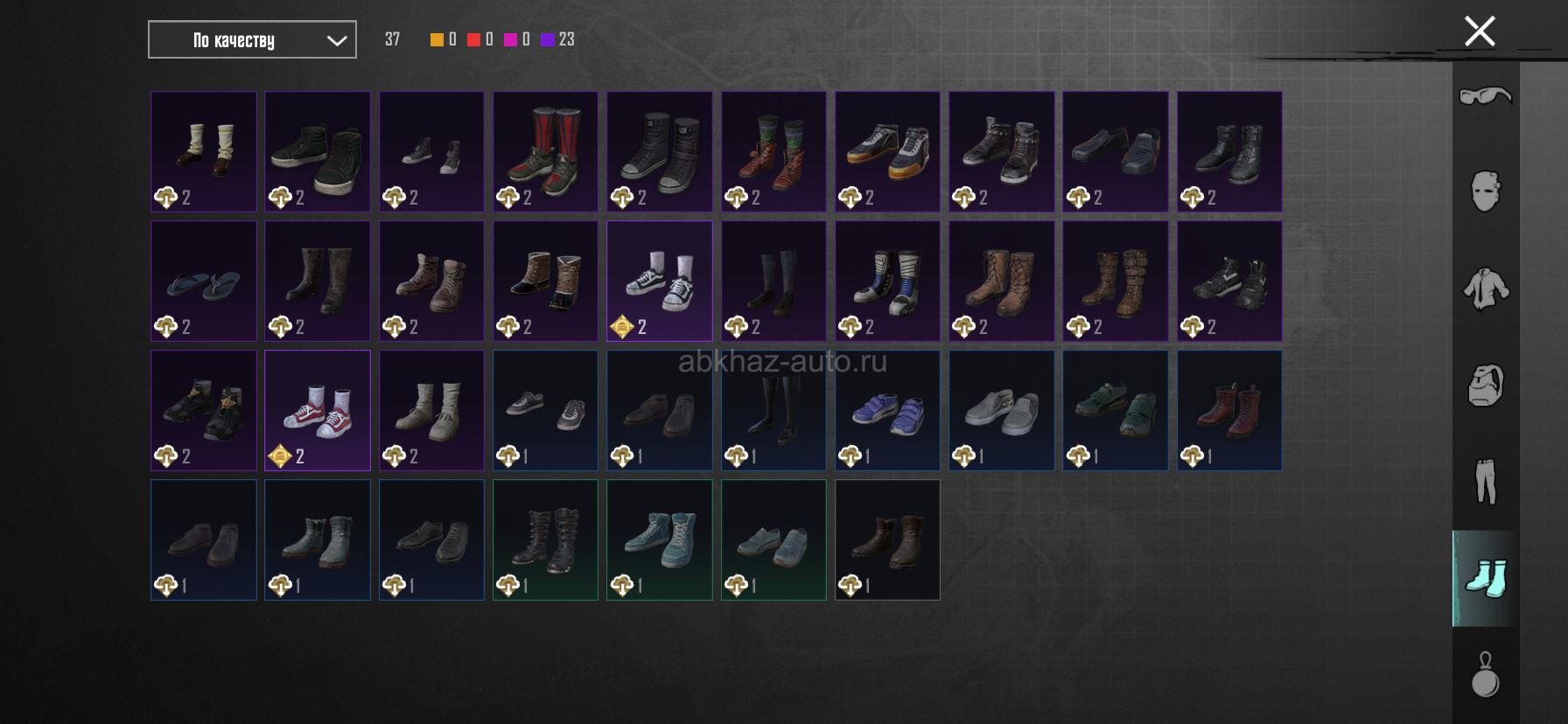Select the red and white sneakers
The image size is (1568, 724).
318,410
